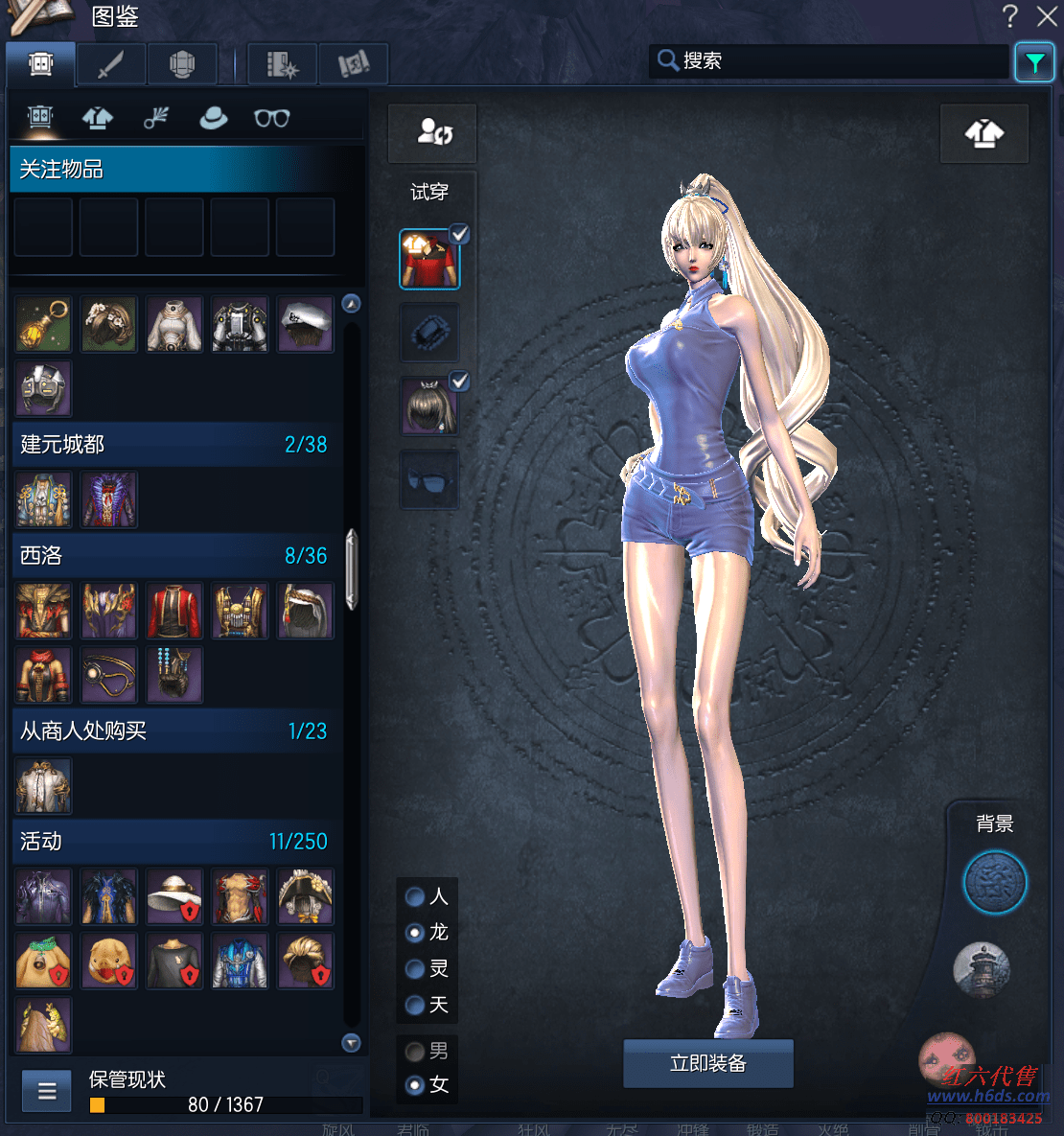Select the 男 gender option

pos(415,1052)
